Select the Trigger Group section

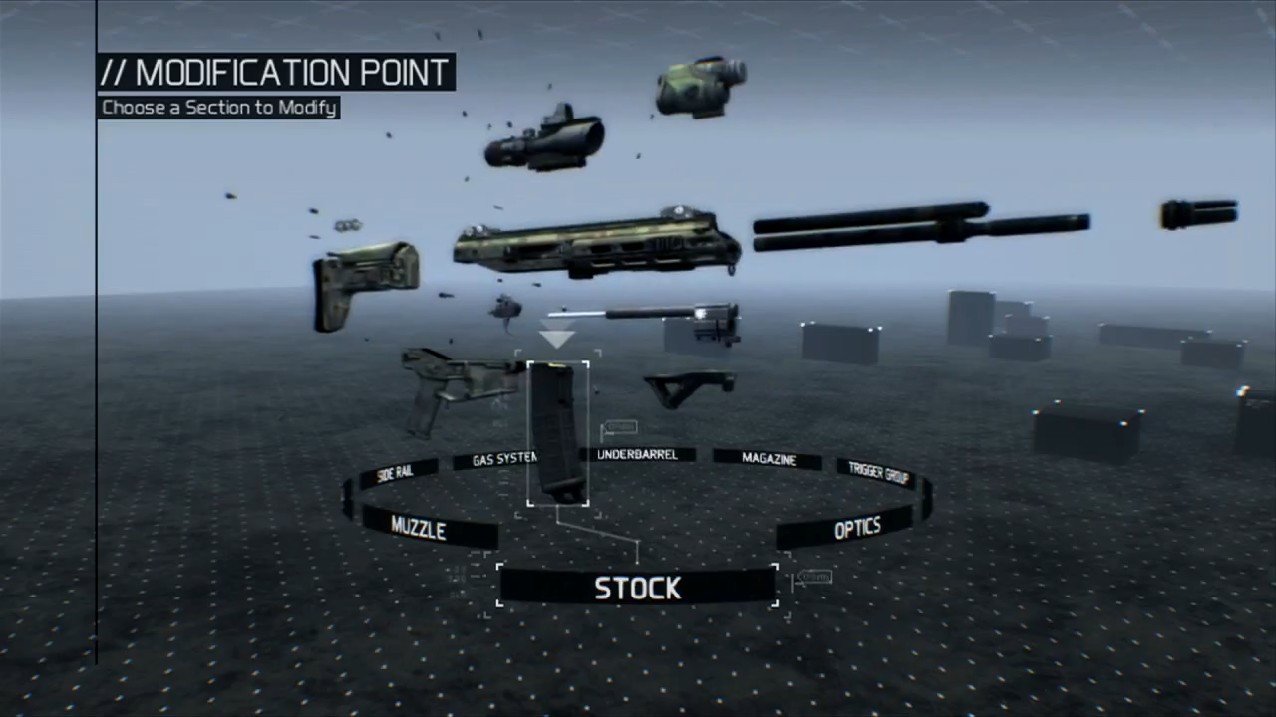click(x=878, y=472)
